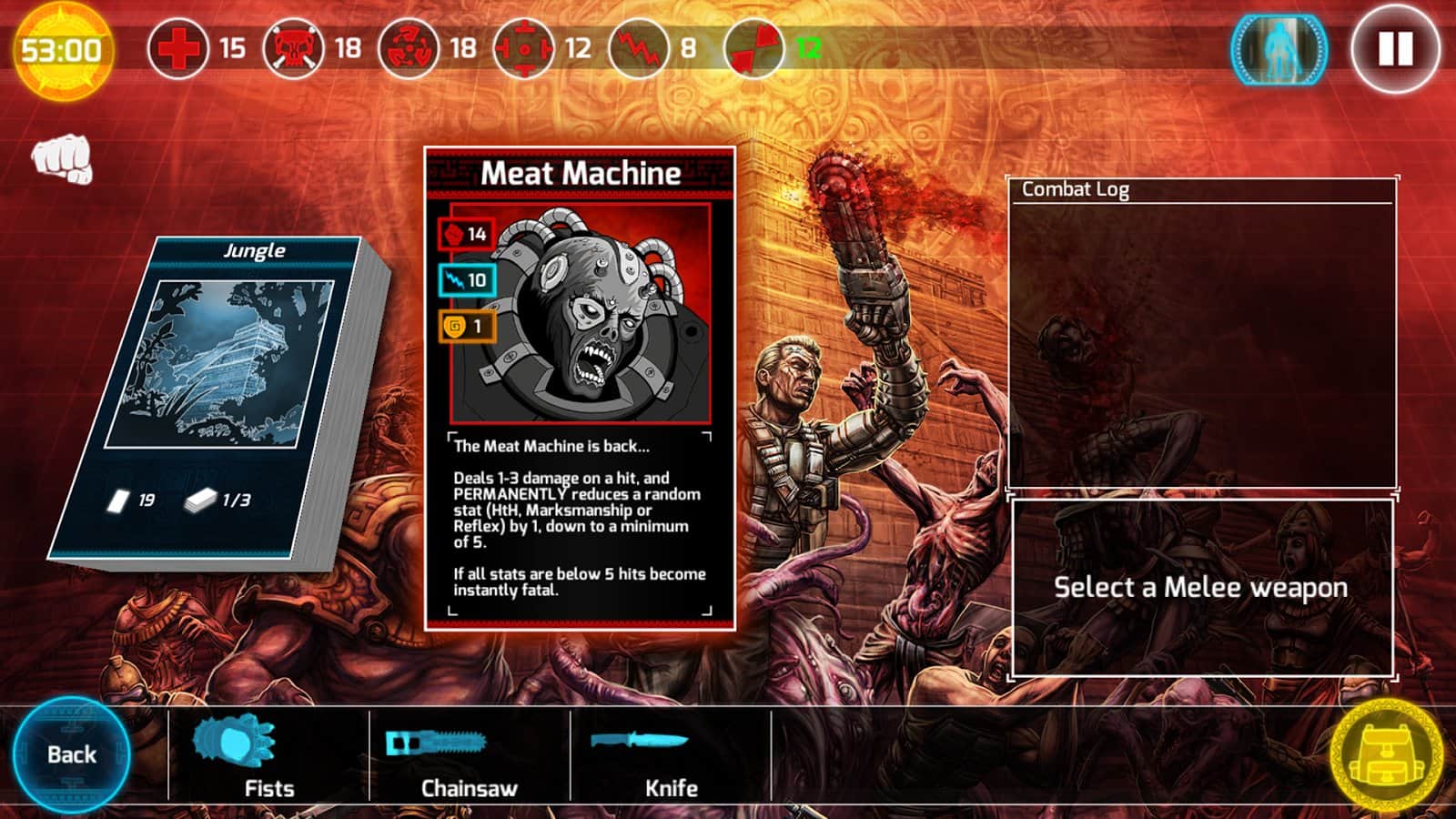The width and height of the screenshot is (1456, 819).
Task: Inspect the Meat Machine enemy card
Action: click(580, 389)
